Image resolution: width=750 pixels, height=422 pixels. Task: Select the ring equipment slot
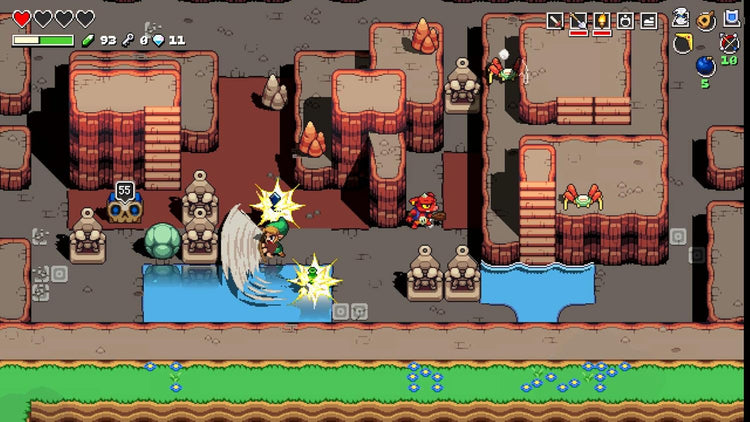(625, 20)
